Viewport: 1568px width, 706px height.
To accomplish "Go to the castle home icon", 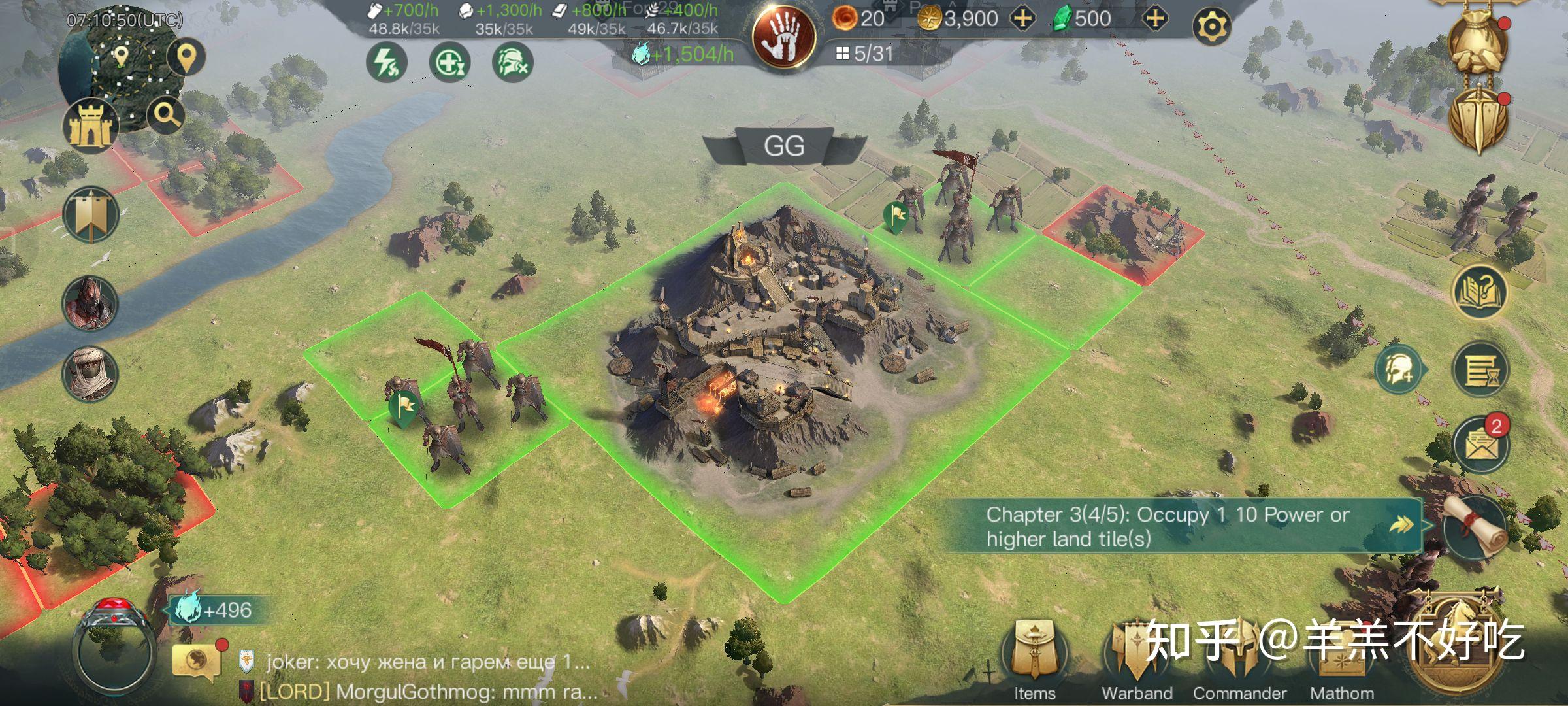I will click(91, 125).
